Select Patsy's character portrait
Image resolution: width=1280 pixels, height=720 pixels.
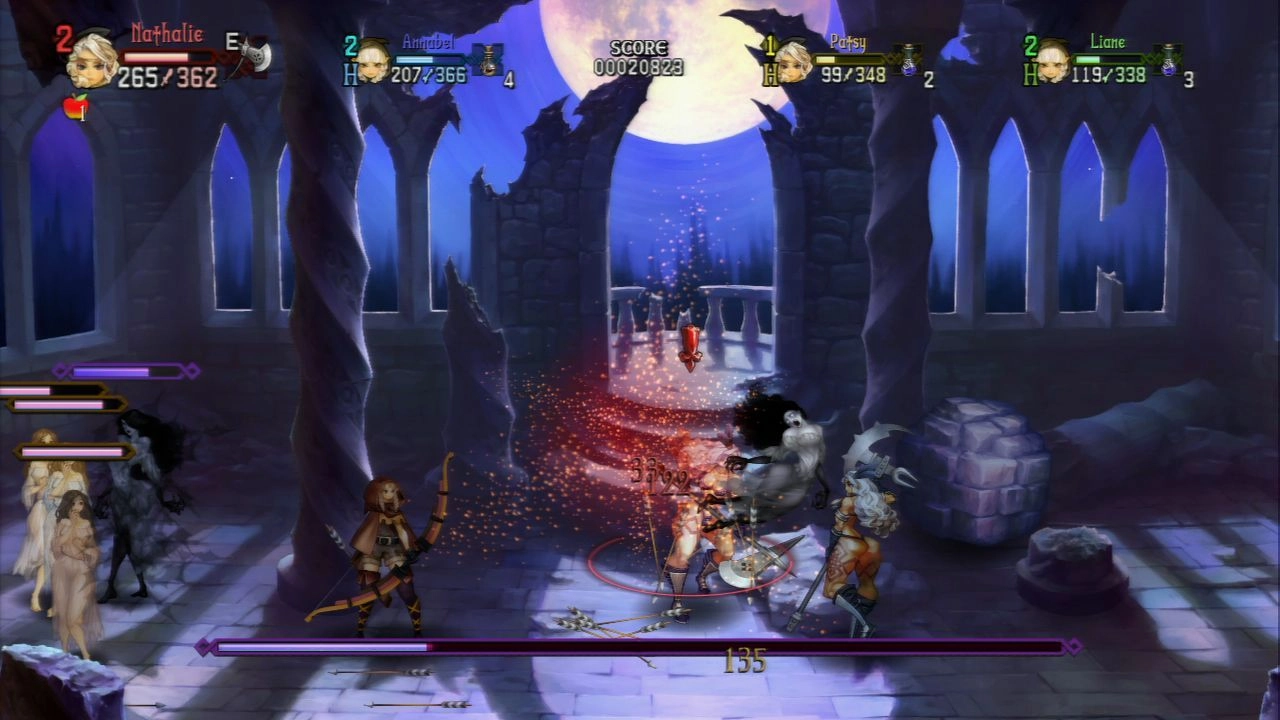coord(793,60)
